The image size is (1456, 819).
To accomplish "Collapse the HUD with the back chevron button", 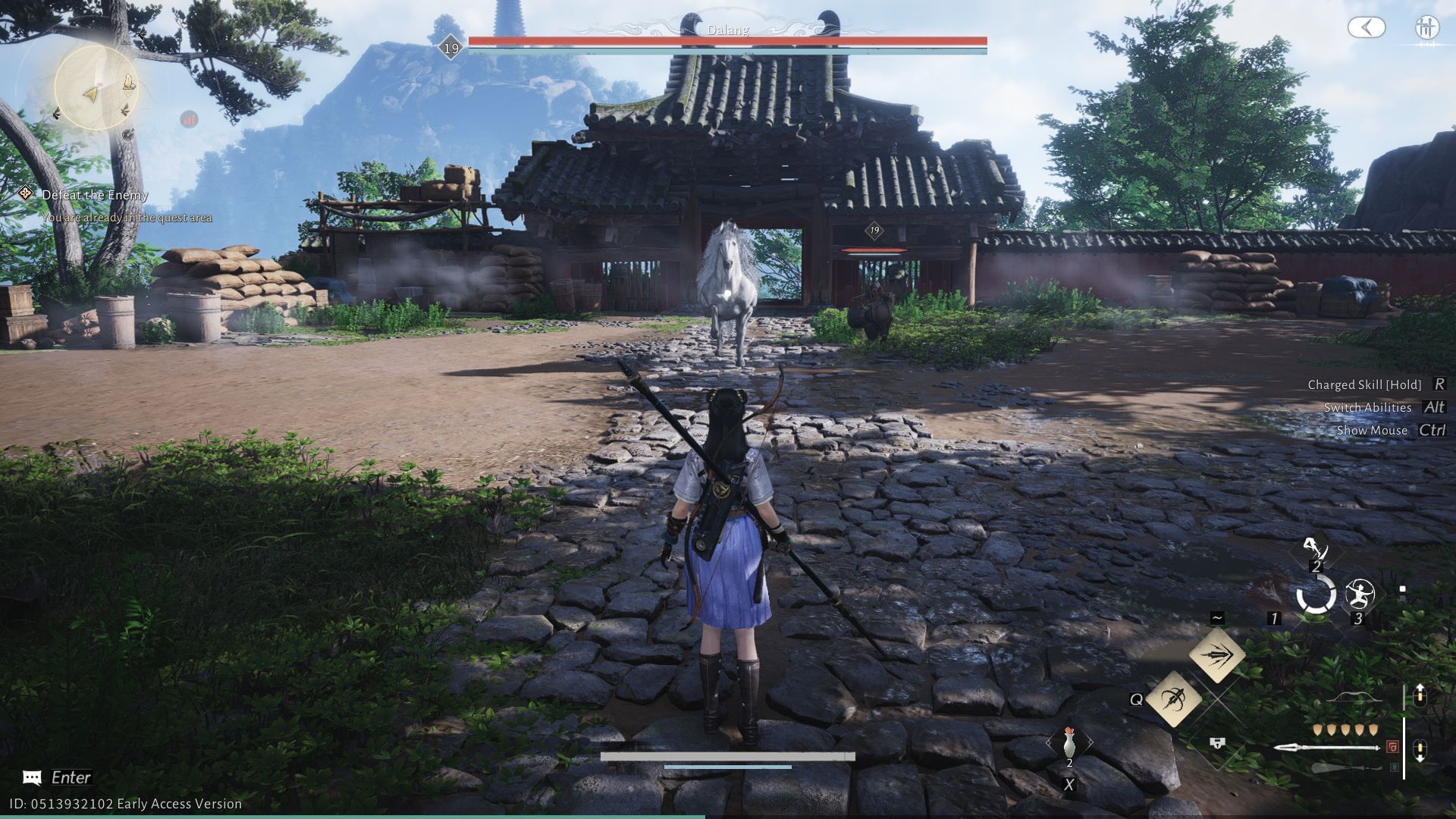I will click(x=1367, y=28).
